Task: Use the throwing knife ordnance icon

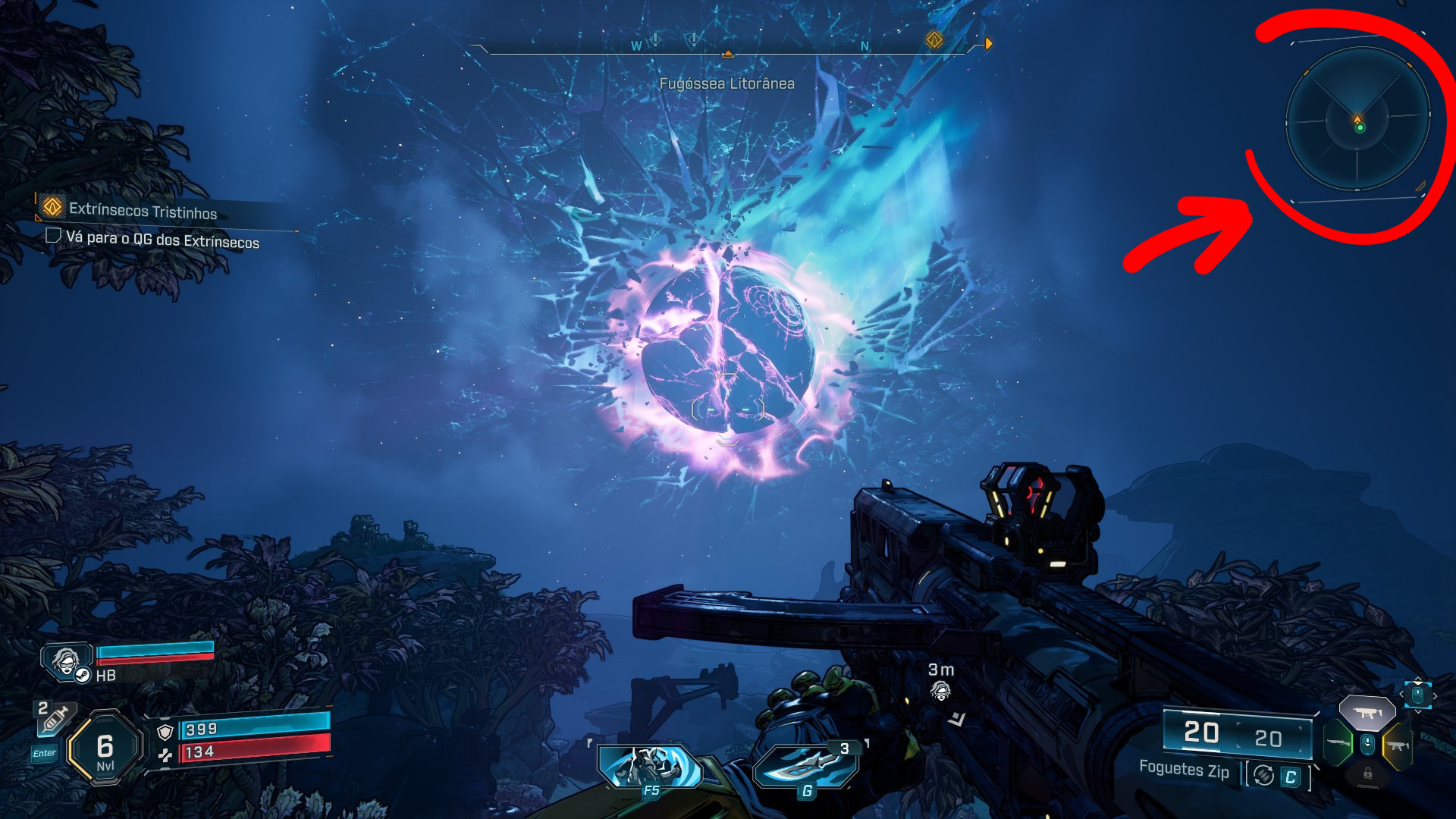Action: 806,767
